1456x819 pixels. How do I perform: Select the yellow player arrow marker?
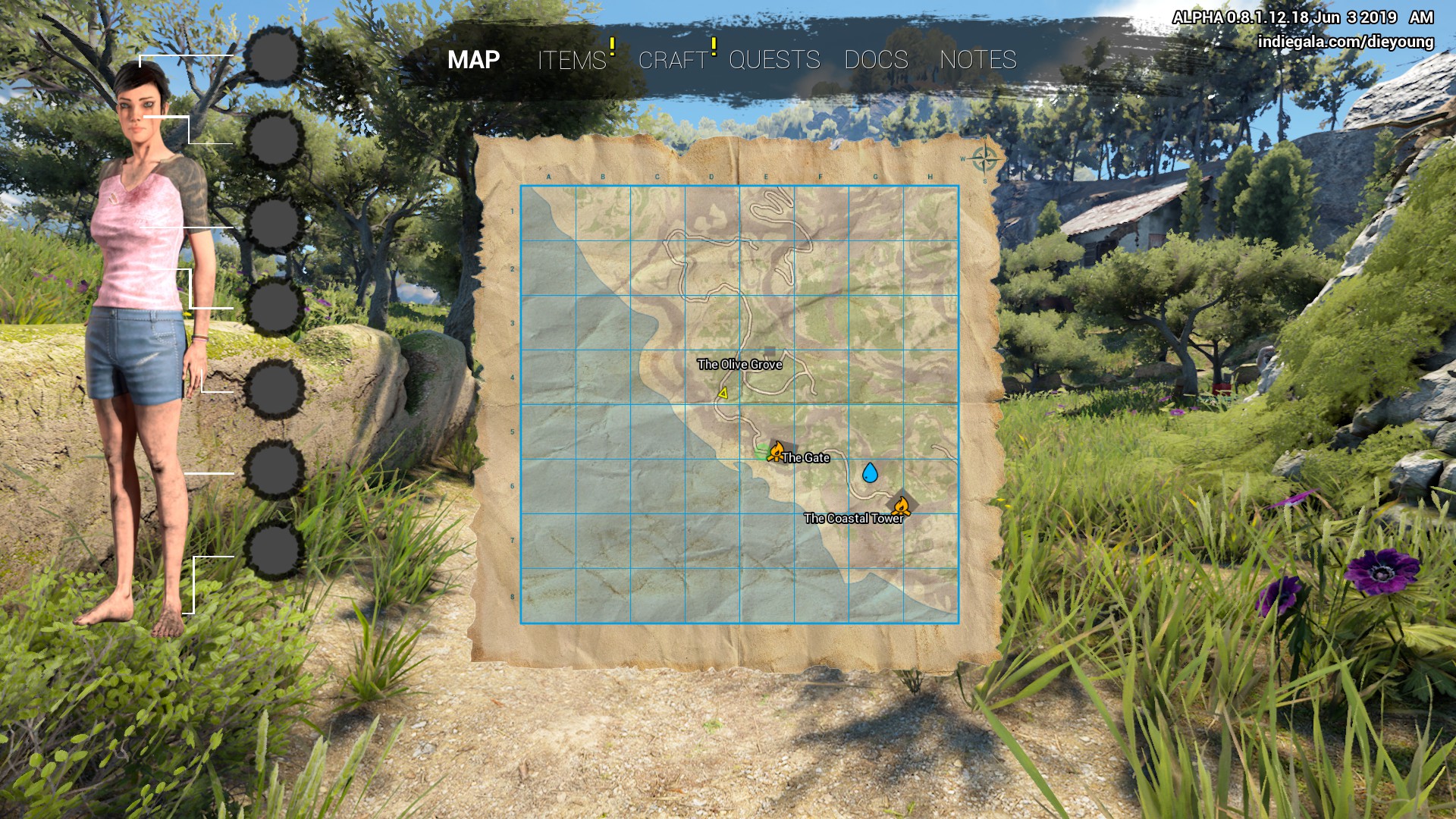tap(723, 393)
